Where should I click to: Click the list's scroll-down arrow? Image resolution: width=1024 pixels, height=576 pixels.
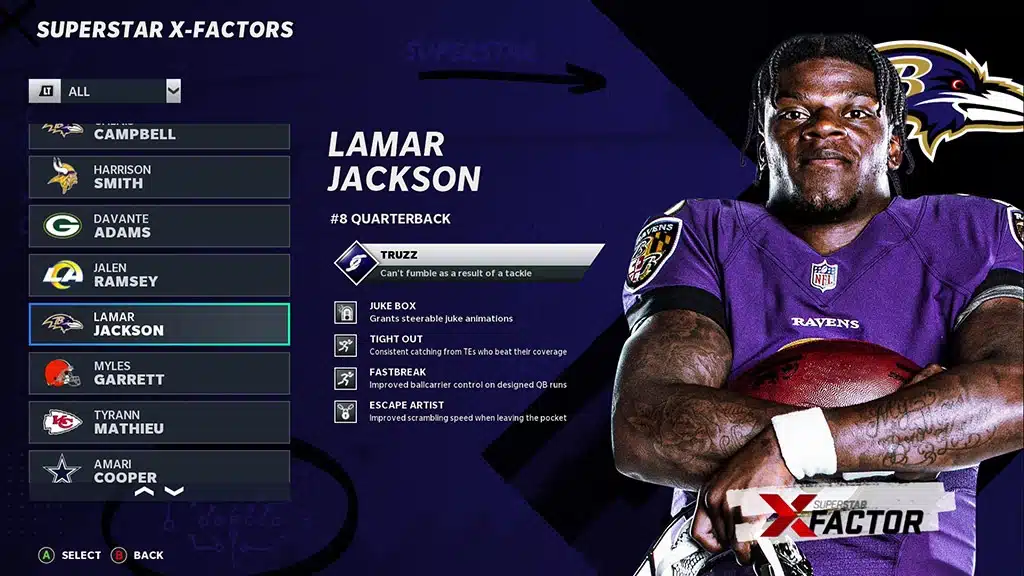click(174, 491)
